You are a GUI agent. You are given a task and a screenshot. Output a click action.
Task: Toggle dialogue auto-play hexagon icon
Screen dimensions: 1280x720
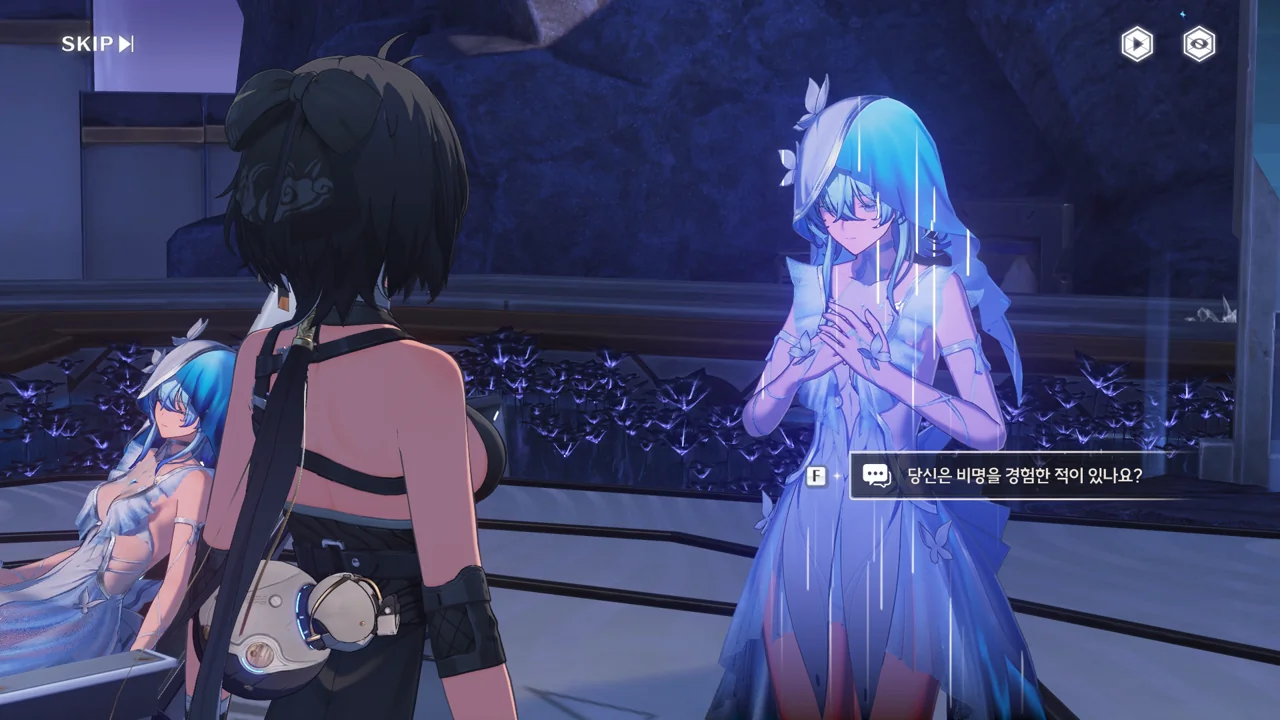1136,45
